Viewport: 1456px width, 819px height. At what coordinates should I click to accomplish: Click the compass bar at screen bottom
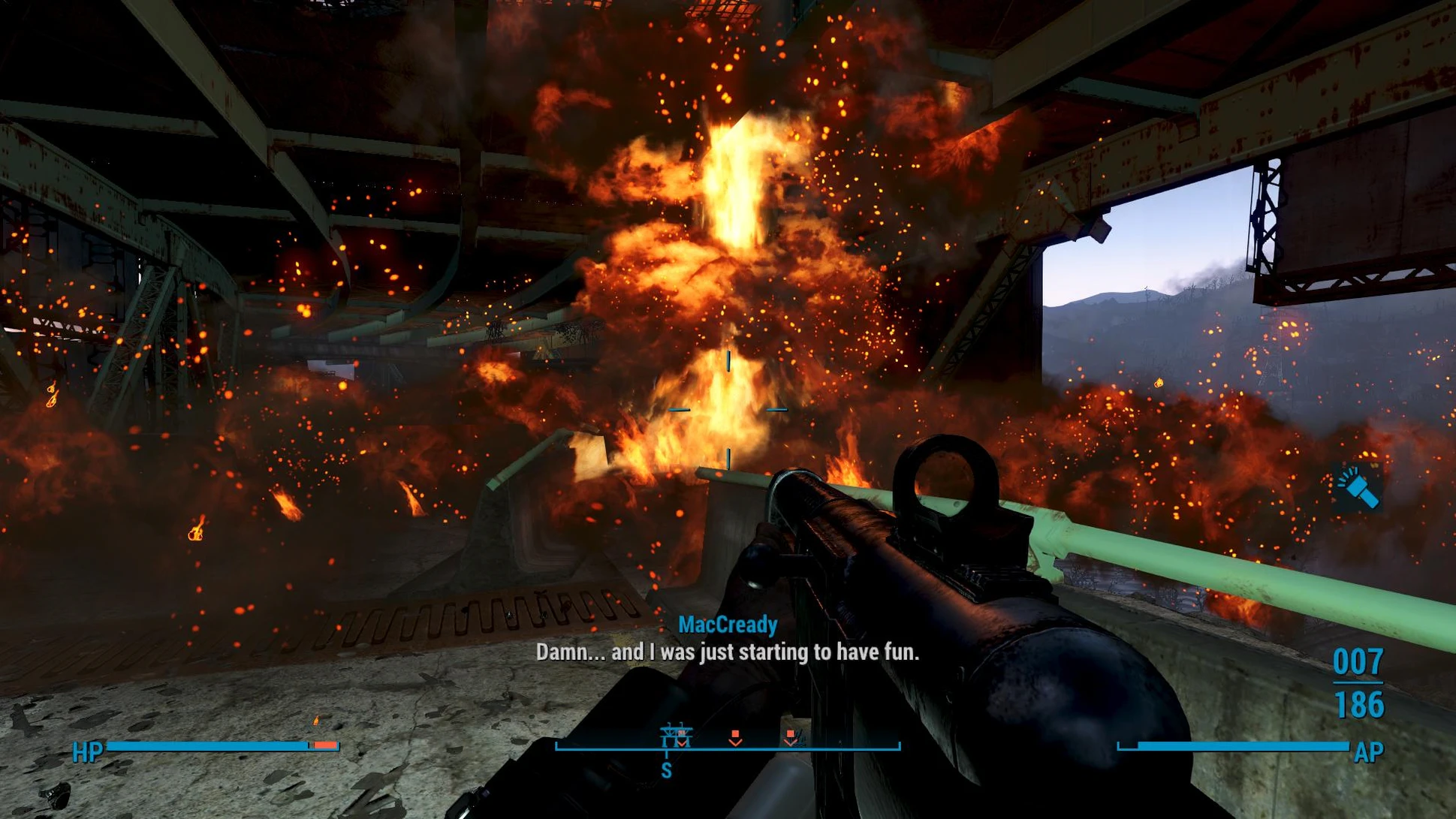click(727, 747)
